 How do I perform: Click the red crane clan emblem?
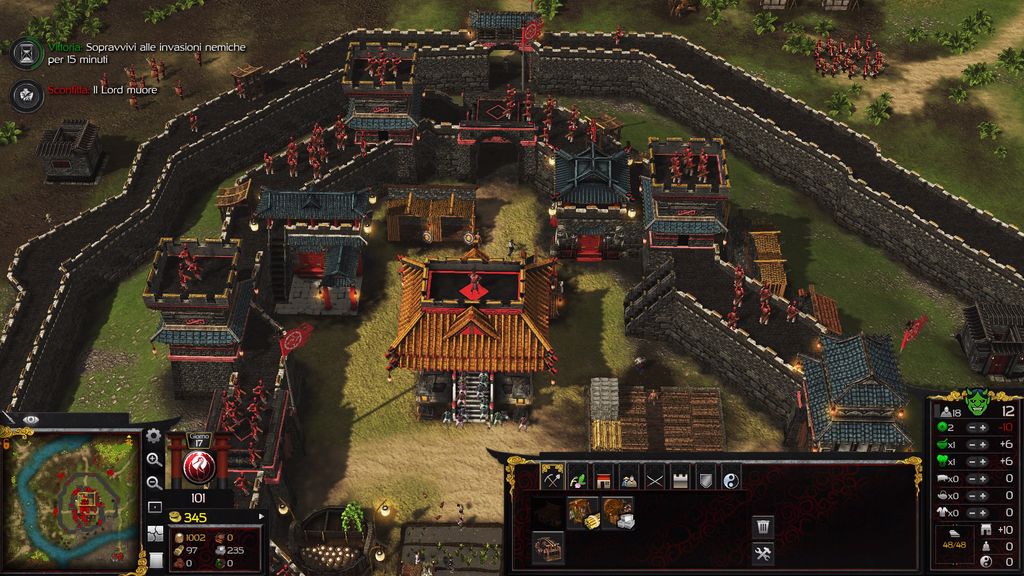click(199, 466)
